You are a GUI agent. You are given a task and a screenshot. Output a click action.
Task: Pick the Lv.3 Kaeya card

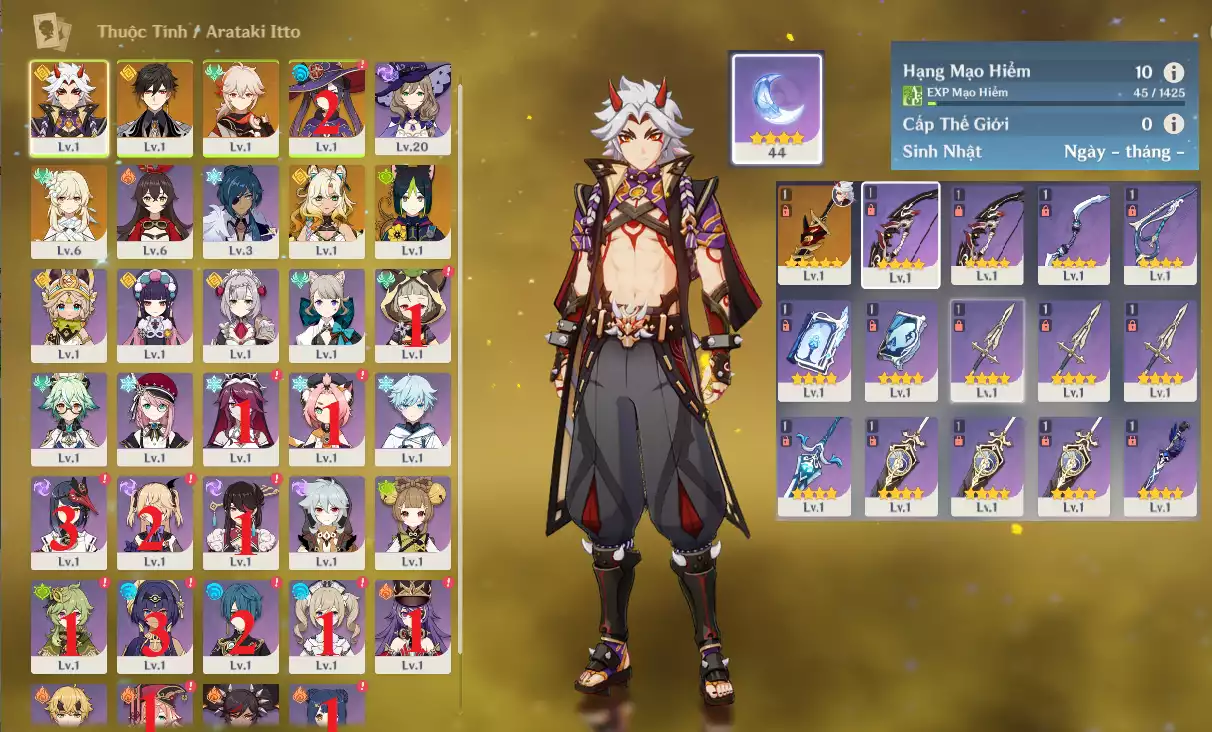click(x=241, y=204)
